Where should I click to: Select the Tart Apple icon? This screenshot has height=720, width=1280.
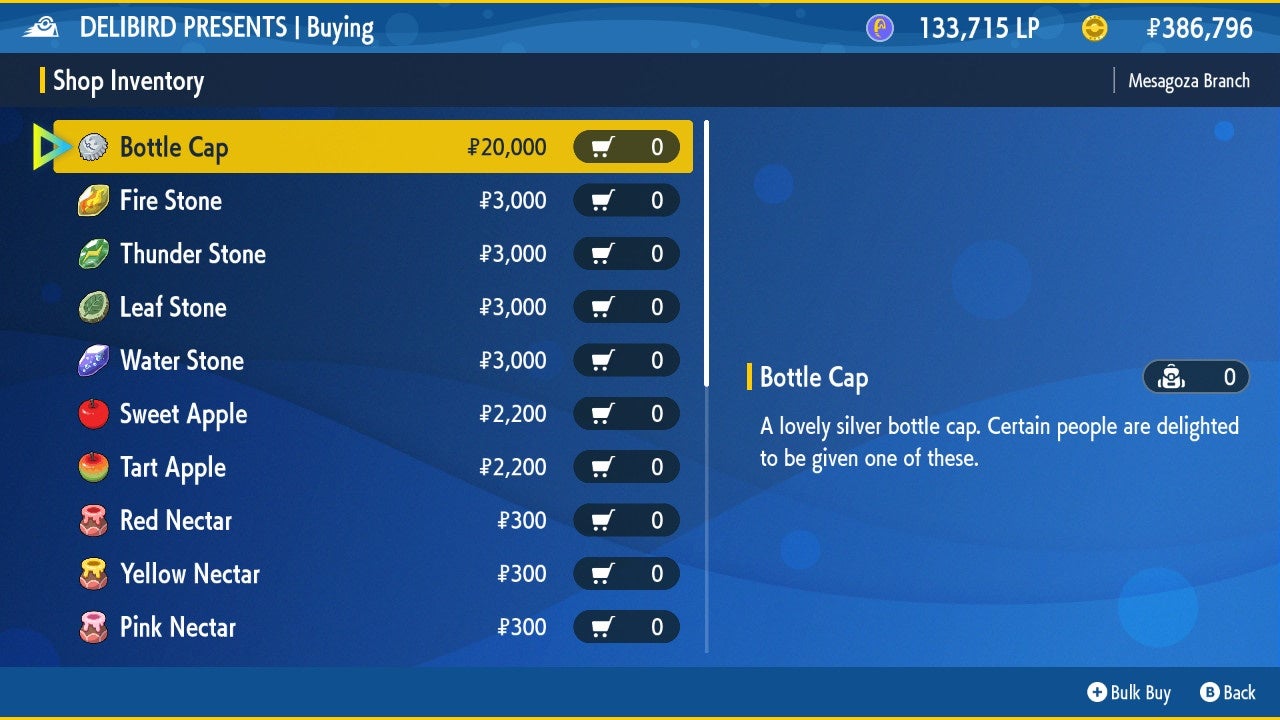92,467
